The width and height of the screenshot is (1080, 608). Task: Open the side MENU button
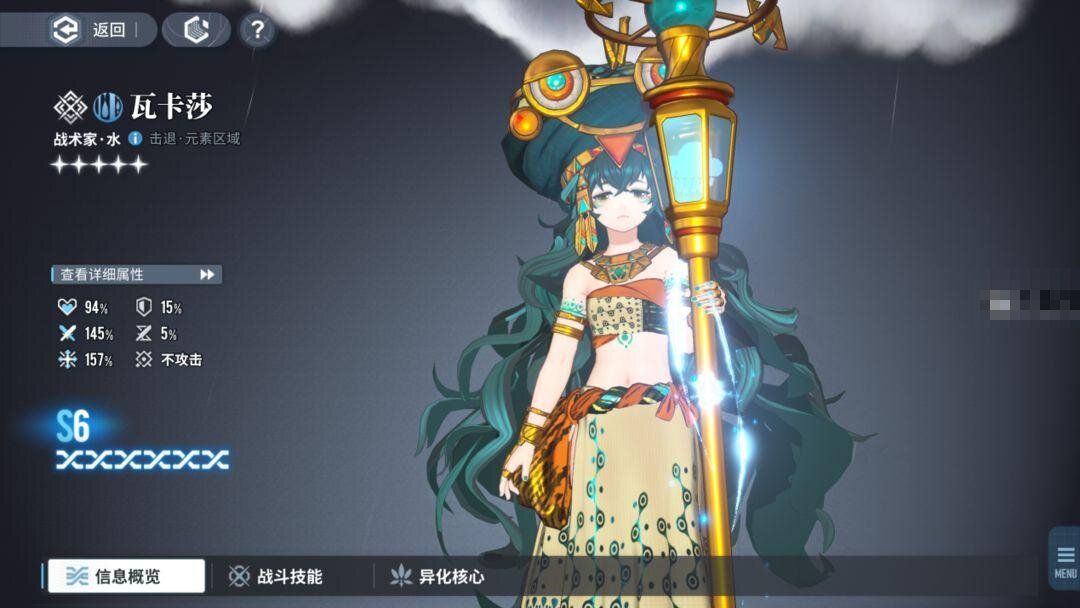(1064, 560)
